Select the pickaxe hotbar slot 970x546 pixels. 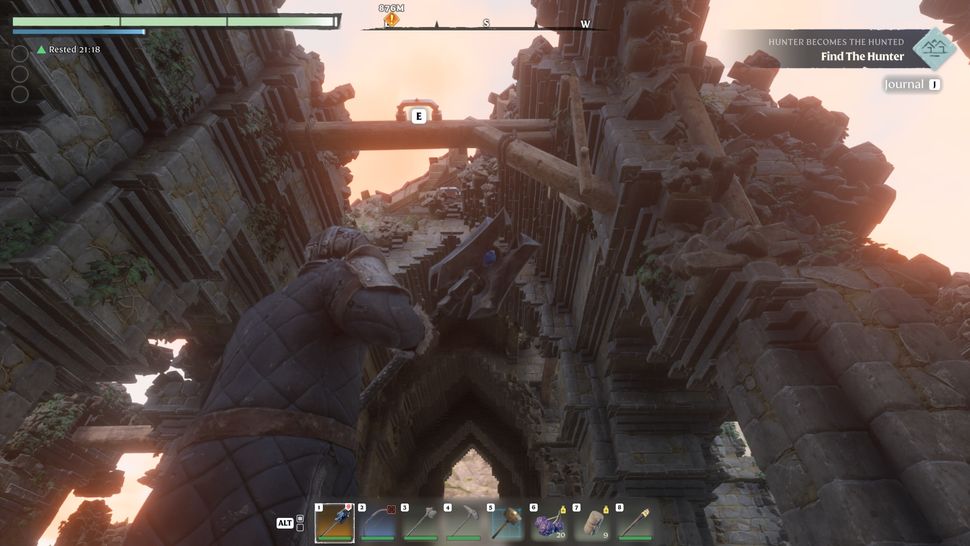pyautogui.click(x=463, y=522)
